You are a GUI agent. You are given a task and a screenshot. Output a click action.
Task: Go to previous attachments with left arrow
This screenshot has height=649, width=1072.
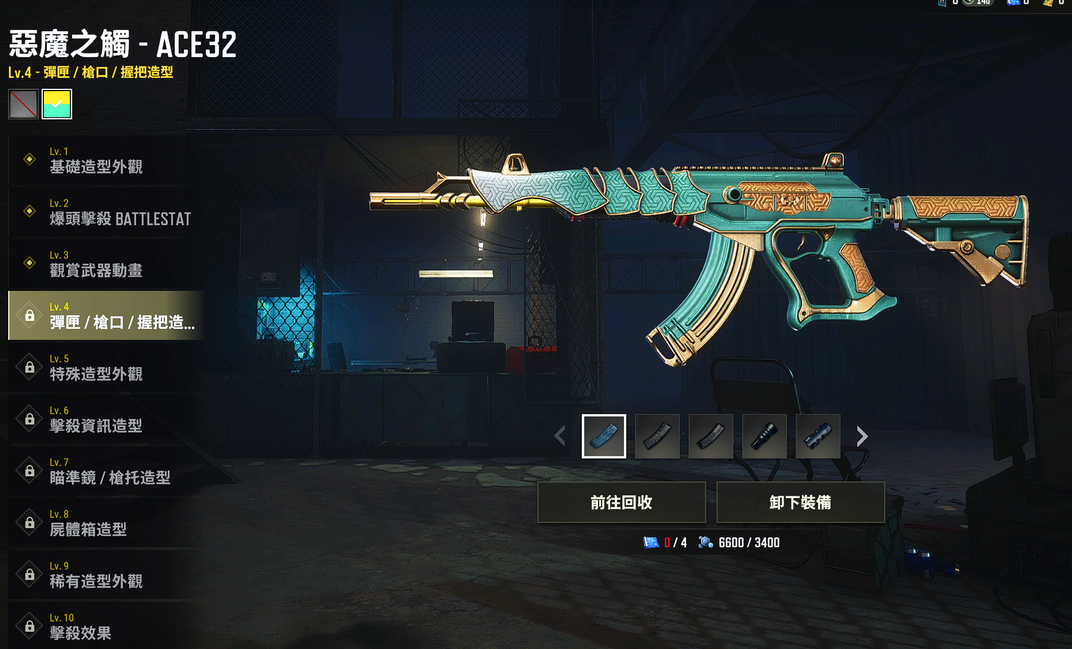click(x=560, y=436)
